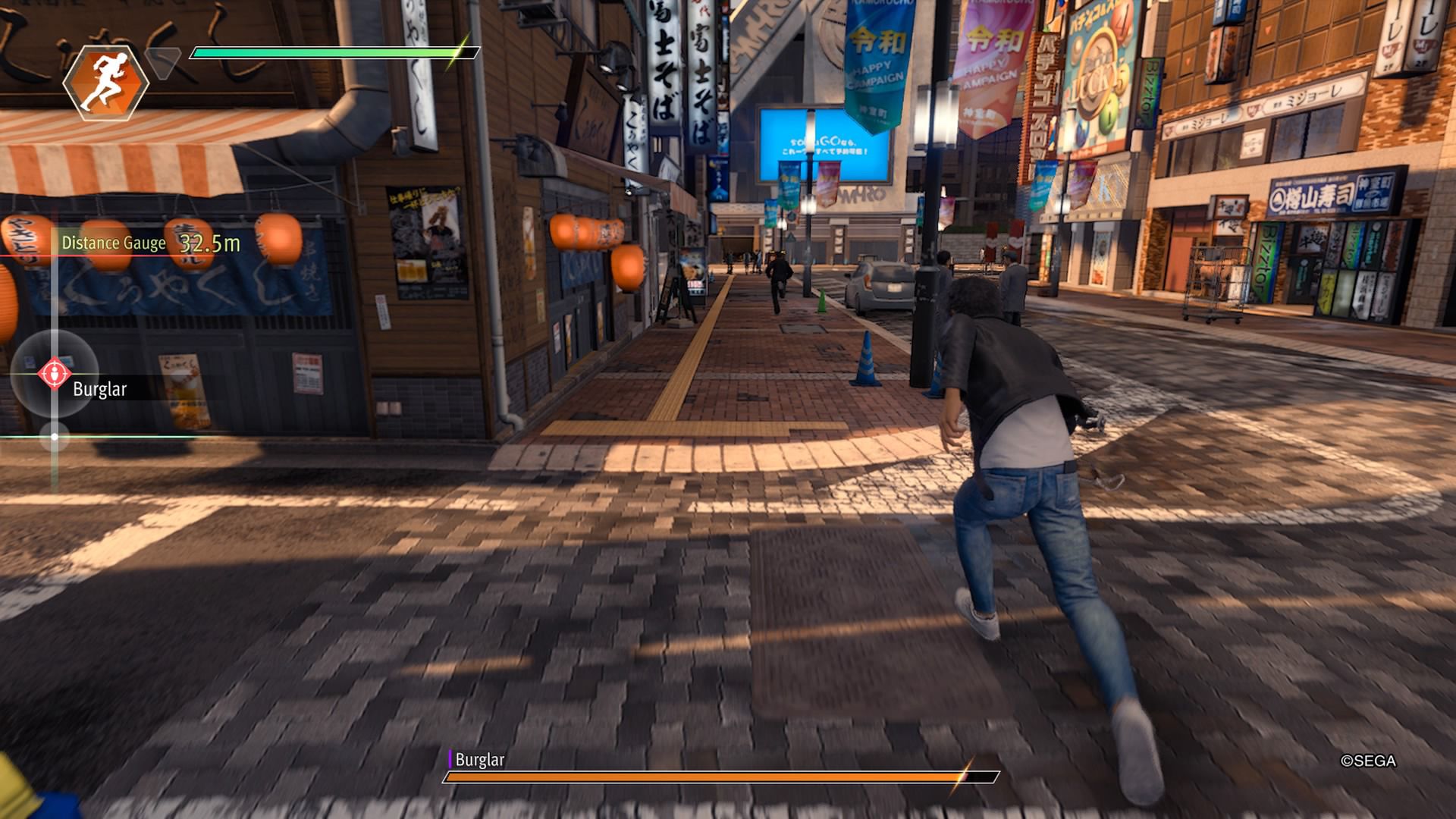Toggle the green stamina gauge at top
1456x819 pixels.
coord(326,53)
